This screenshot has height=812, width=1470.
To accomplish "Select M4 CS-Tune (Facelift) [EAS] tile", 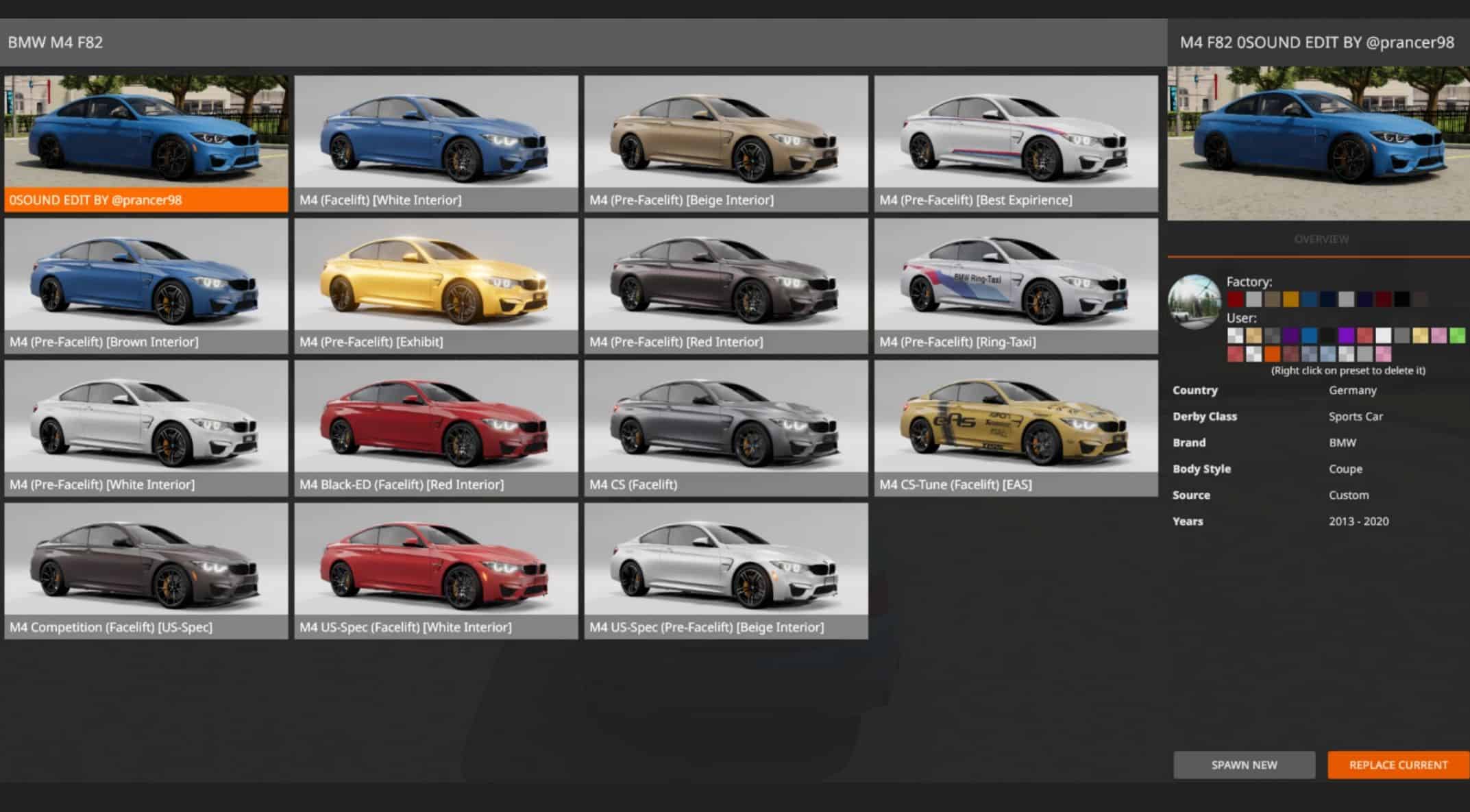I will (x=1016, y=428).
